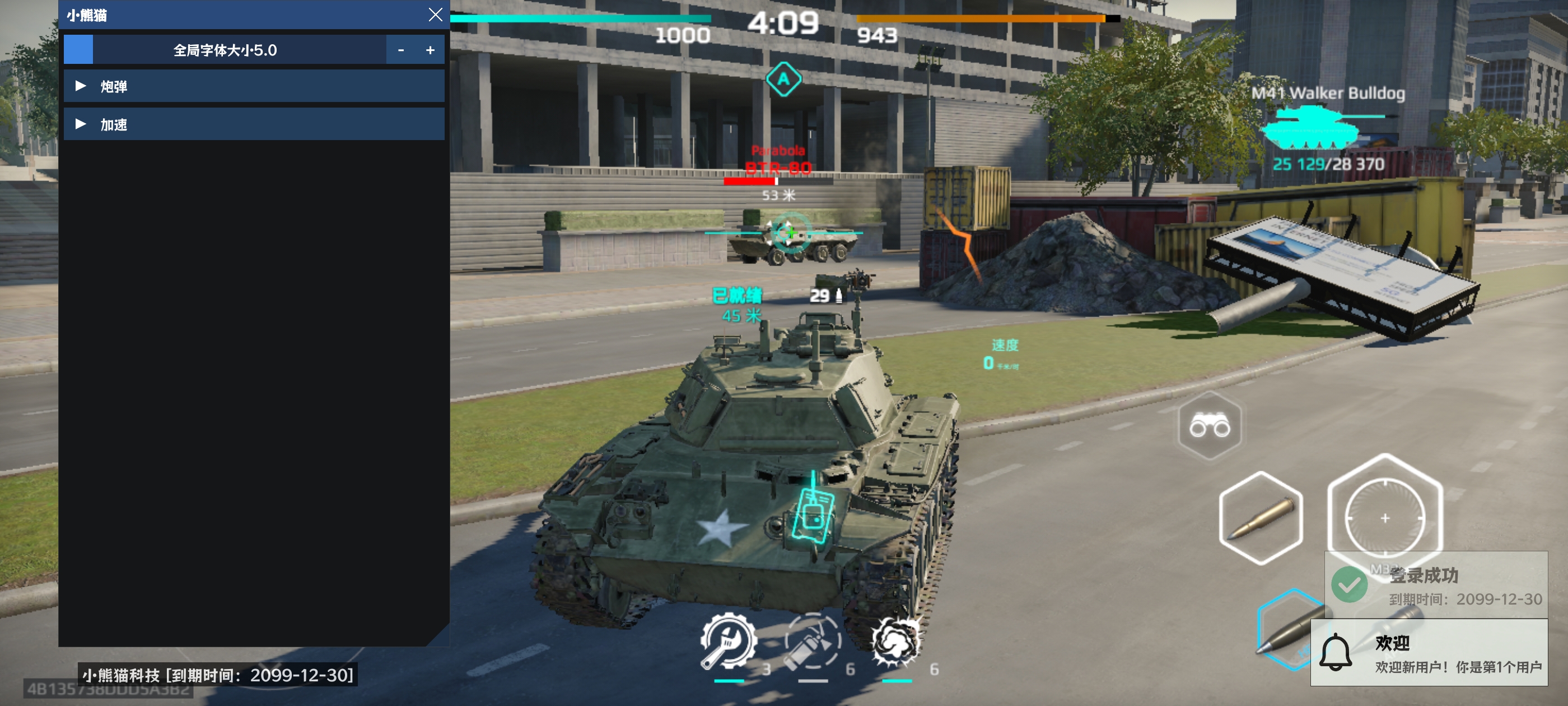Click the capture point A marker
This screenshot has width=1568, height=706.
coord(785,78)
